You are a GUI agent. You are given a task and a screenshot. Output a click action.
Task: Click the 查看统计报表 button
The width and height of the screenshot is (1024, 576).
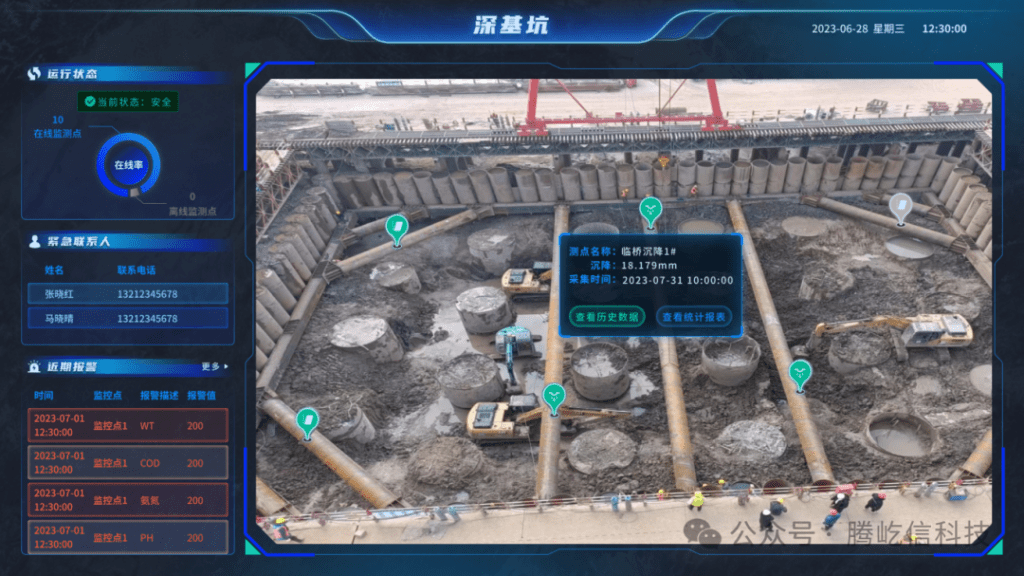pyautogui.click(x=694, y=316)
